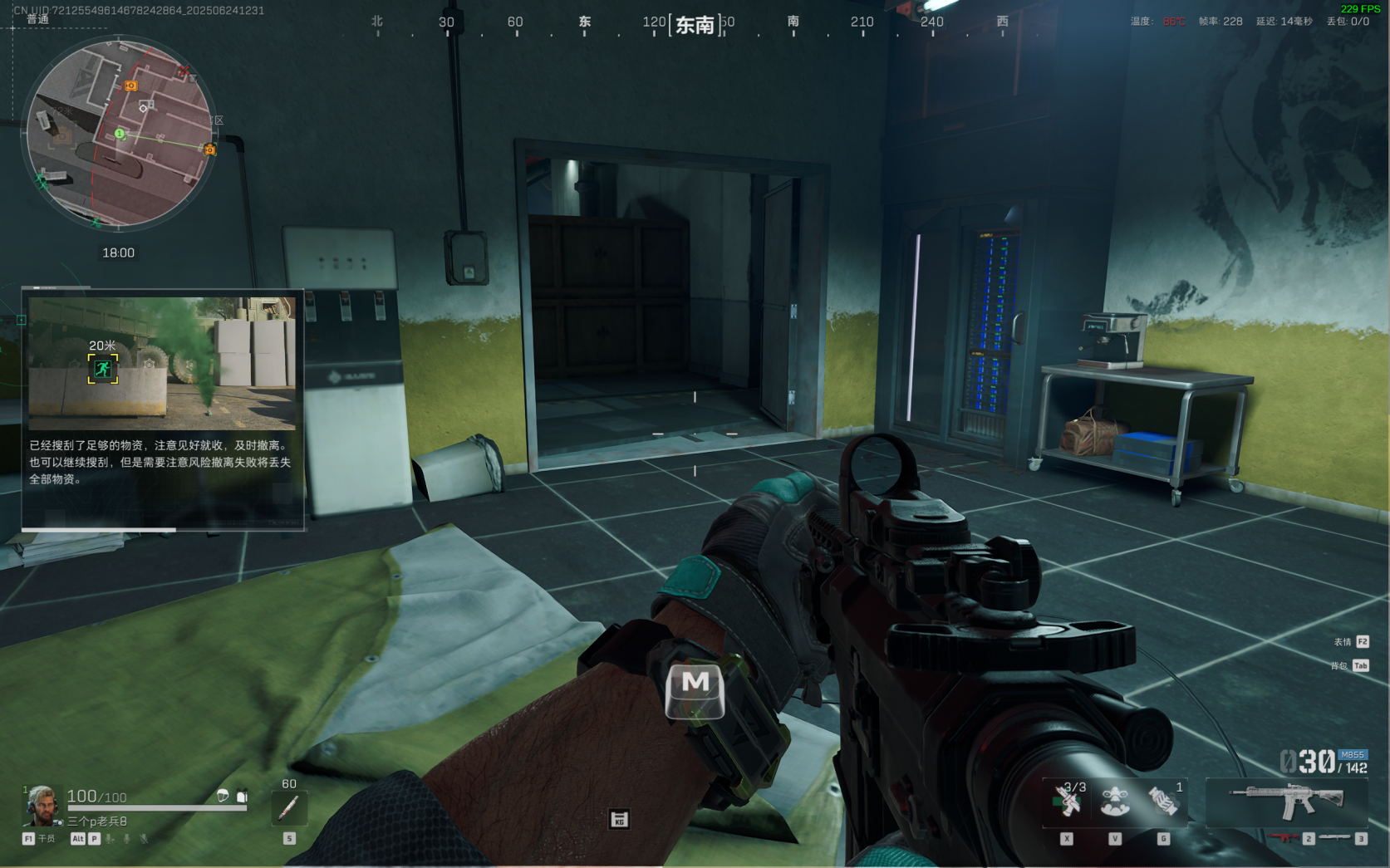Toggle the muted microphone indicator
Screen dimensions: 1390x868
[143, 839]
